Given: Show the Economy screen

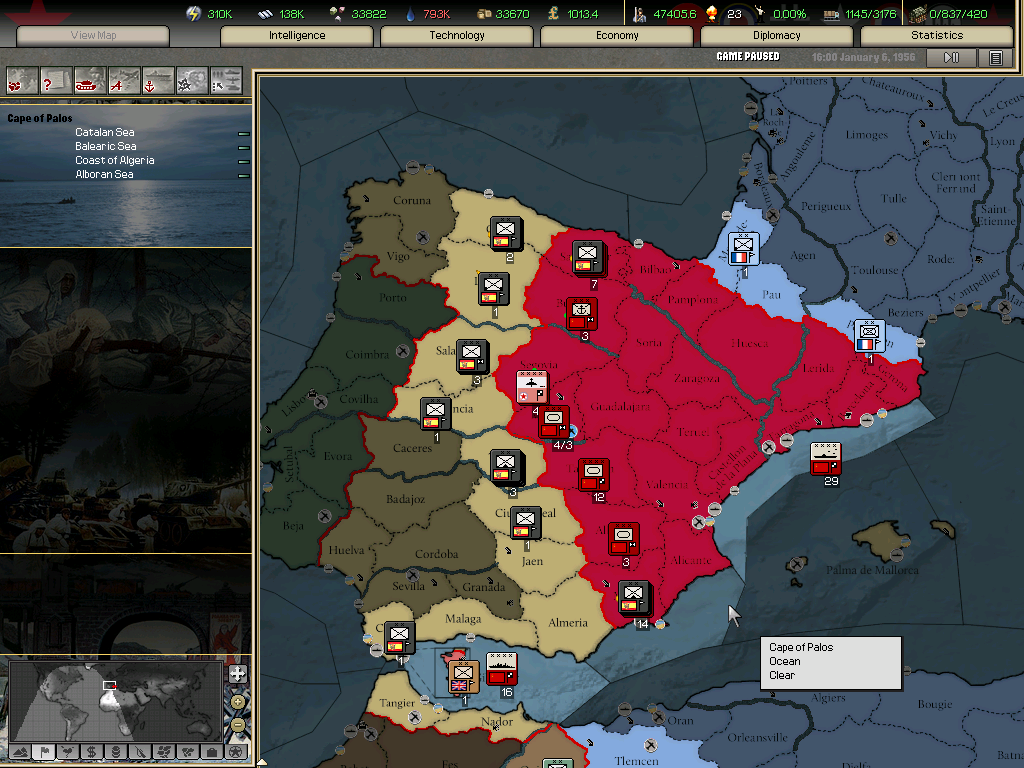Looking at the screenshot, I should click(617, 36).
